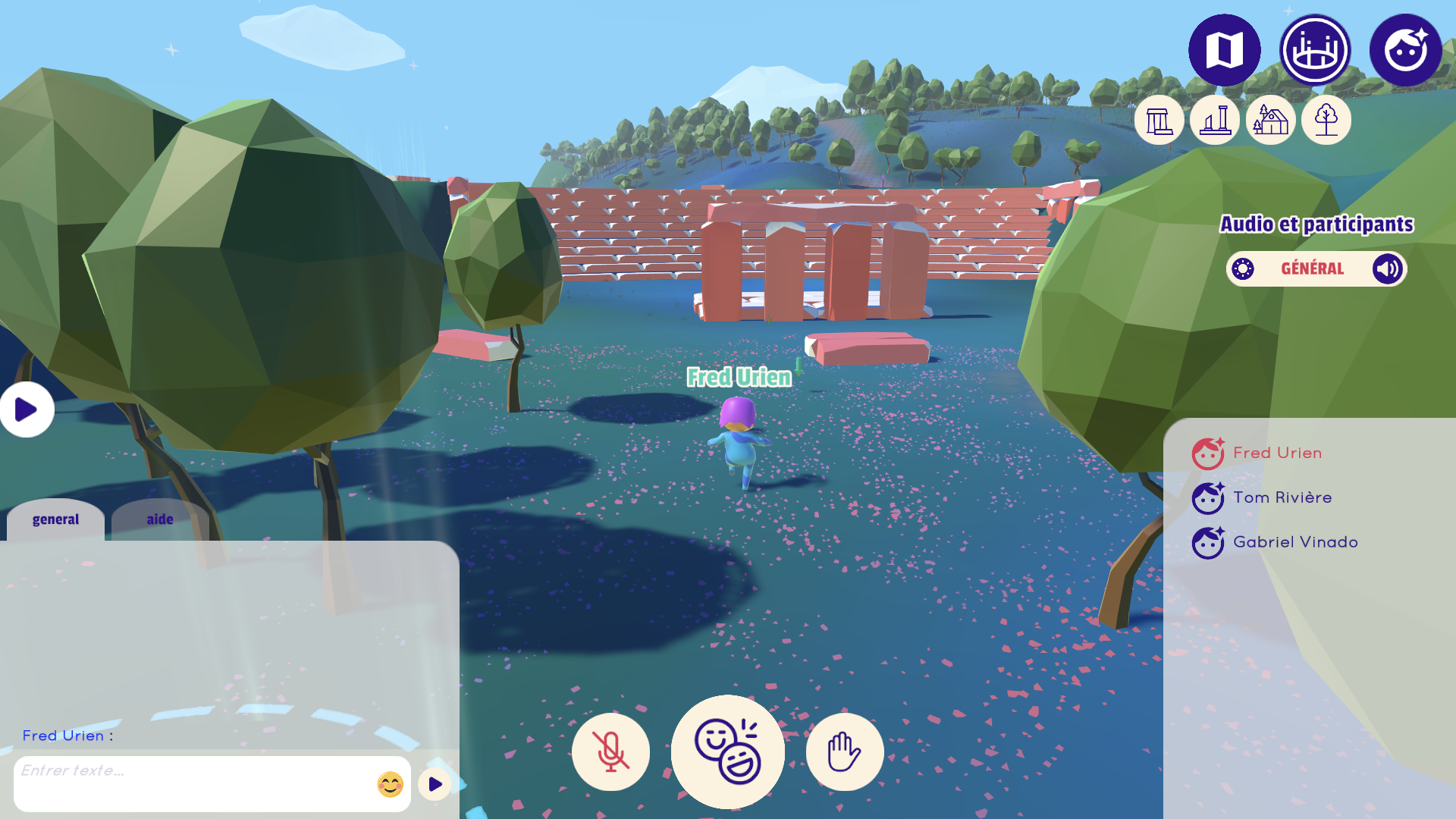Switch to the general chat tab
The height and width of the screenshot is (819, 1456).
55,519
